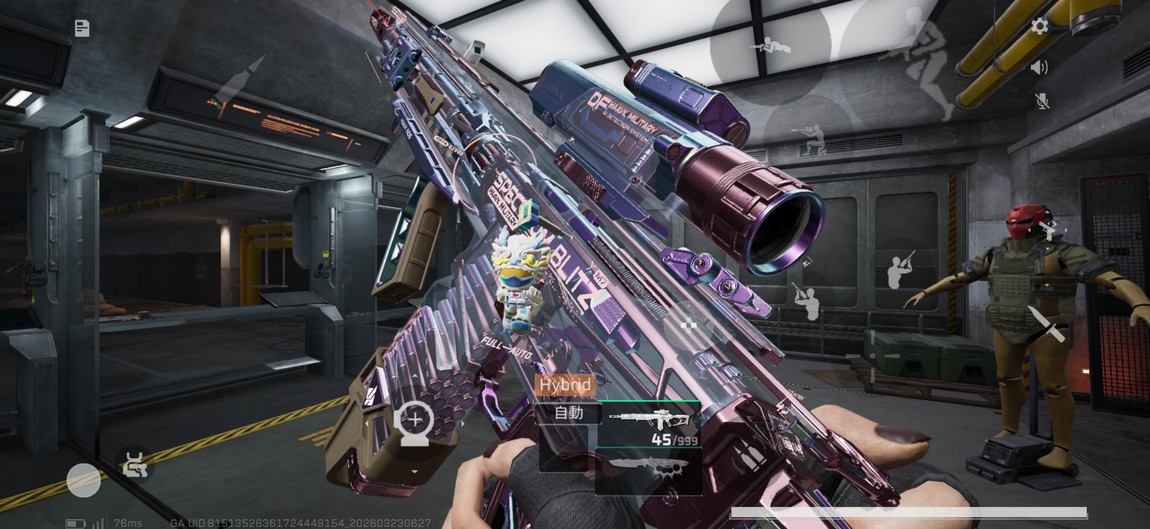Open the settings gear icon
1150x529 pixels.
coord(1040,26)
